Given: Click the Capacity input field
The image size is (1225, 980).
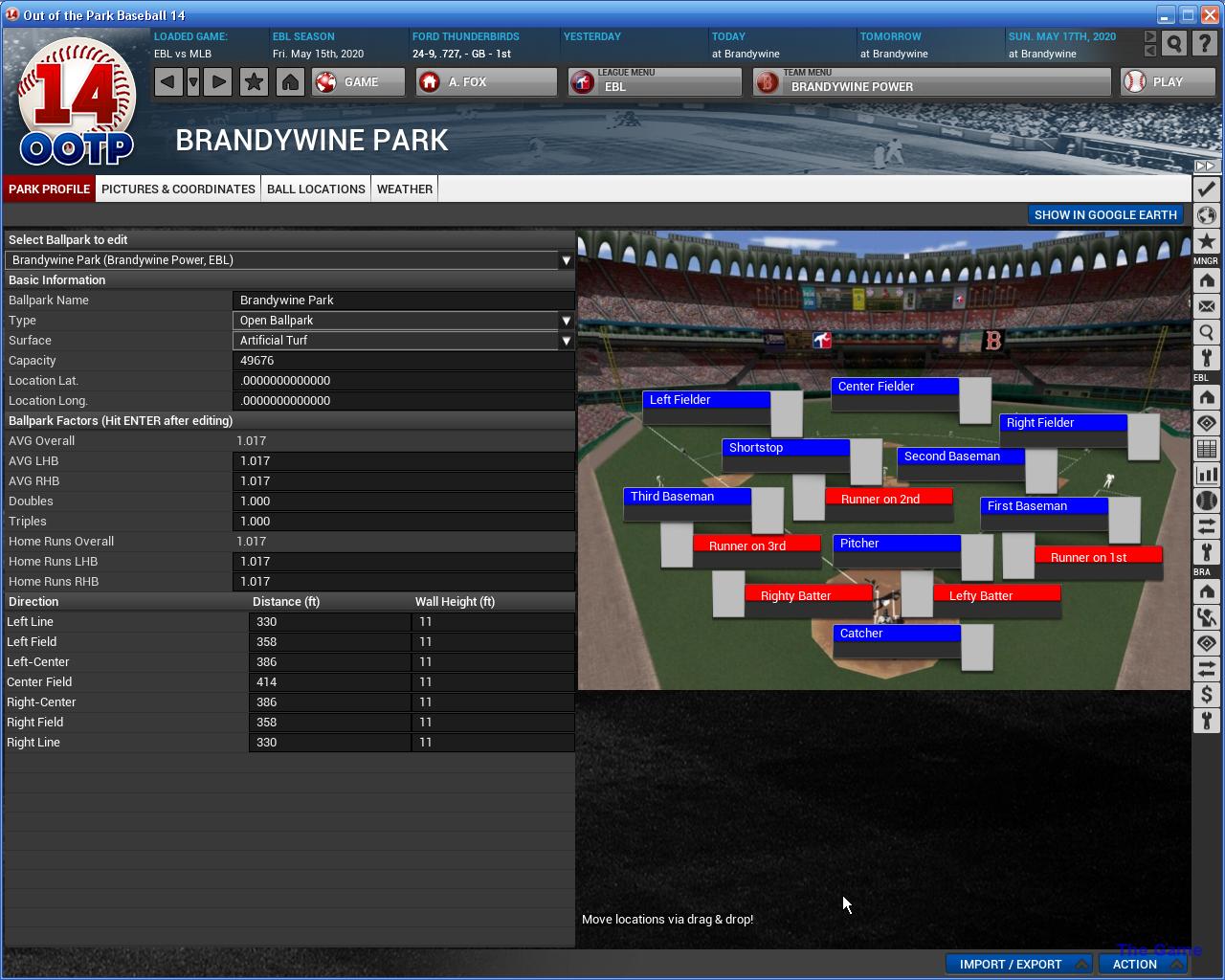Looking at the screenshot, I should click(403, 361).
